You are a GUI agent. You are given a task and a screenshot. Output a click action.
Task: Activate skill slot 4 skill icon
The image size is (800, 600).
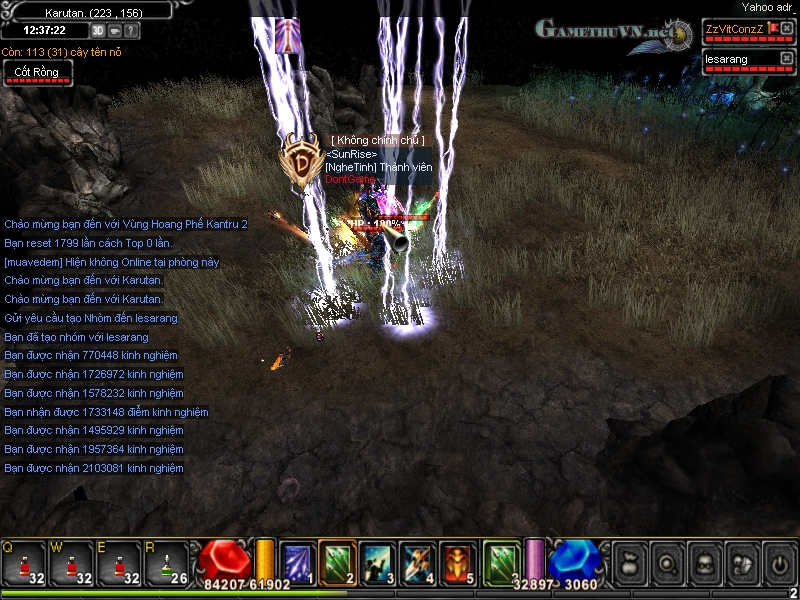(x=419, y=562)
